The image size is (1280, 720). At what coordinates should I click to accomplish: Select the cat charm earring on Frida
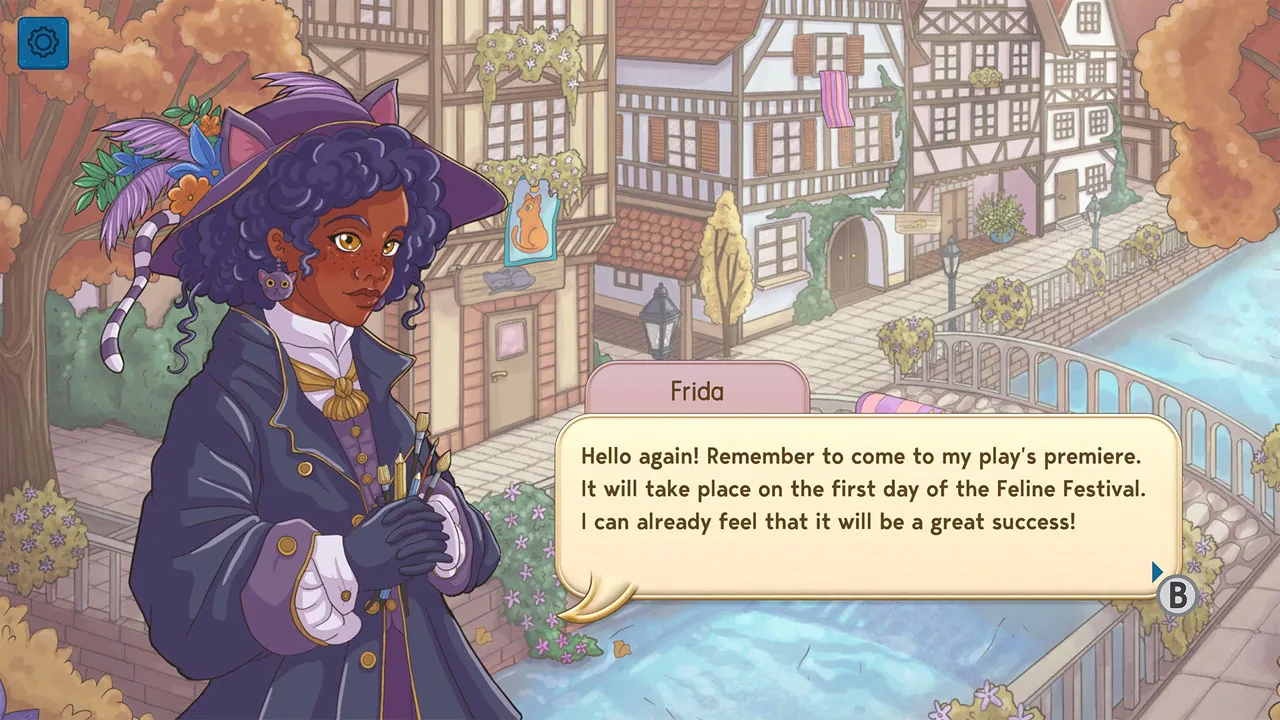(277, 283)
